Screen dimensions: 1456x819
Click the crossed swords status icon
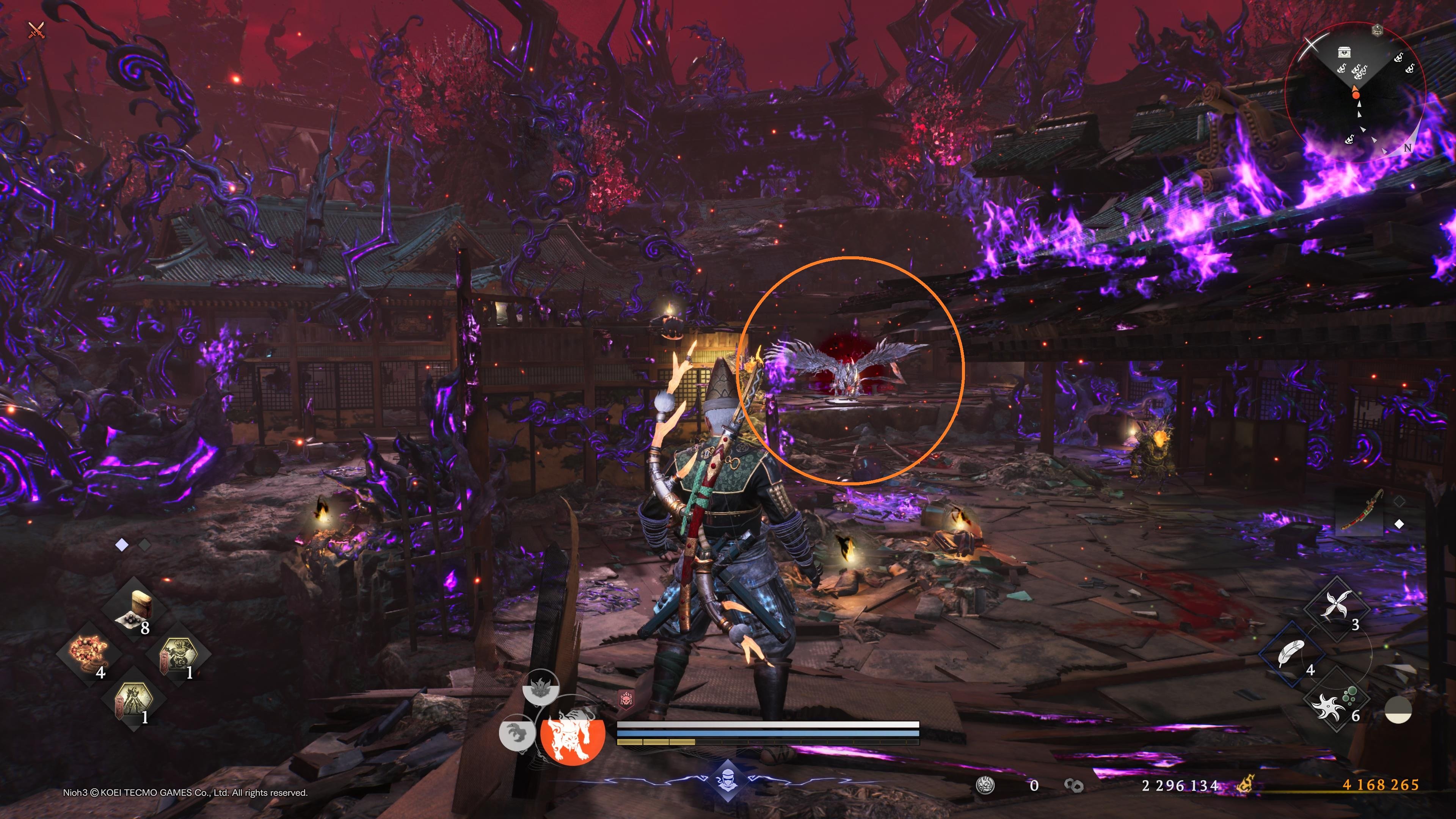pyautogui.click(x=36, y=30)
